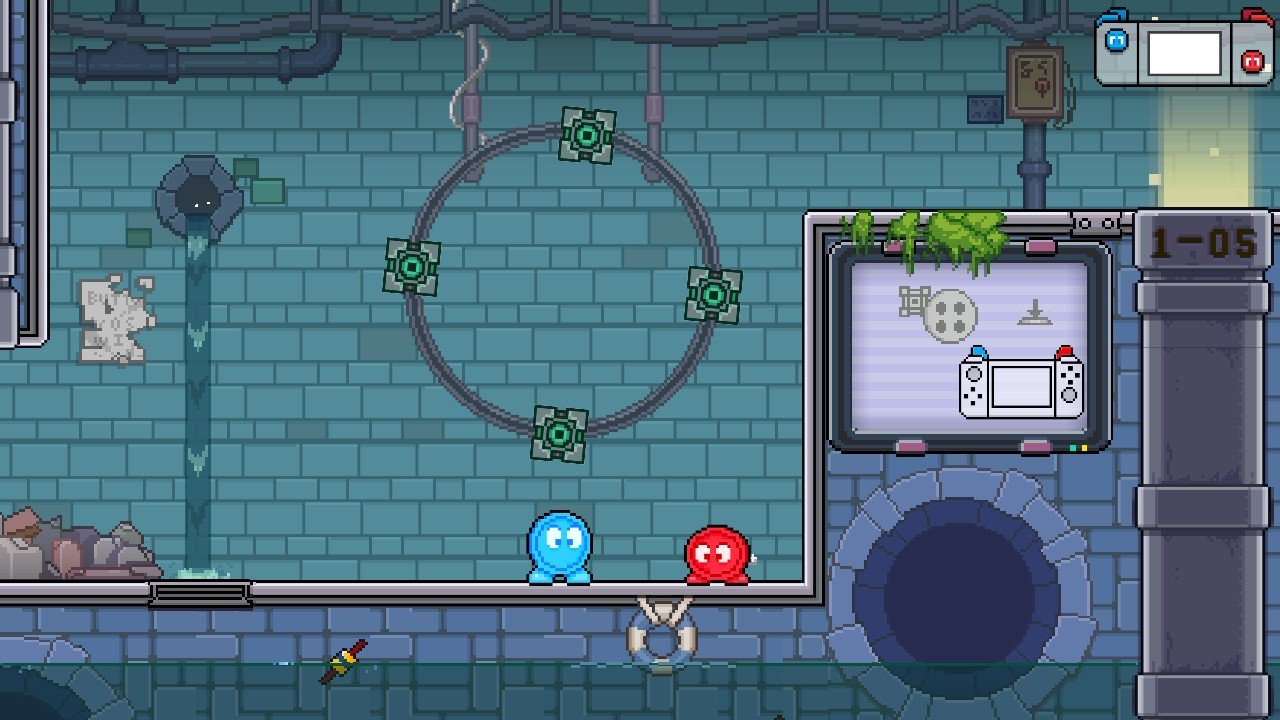Select the blue player portrait on the HUD device
Viewport: 1280px width, 720px height.
tap(1117, 39)
